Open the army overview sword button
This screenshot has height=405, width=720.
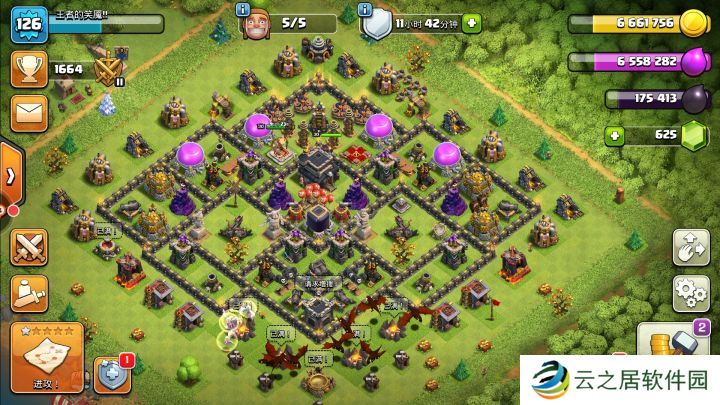click(x=29, y=293)
